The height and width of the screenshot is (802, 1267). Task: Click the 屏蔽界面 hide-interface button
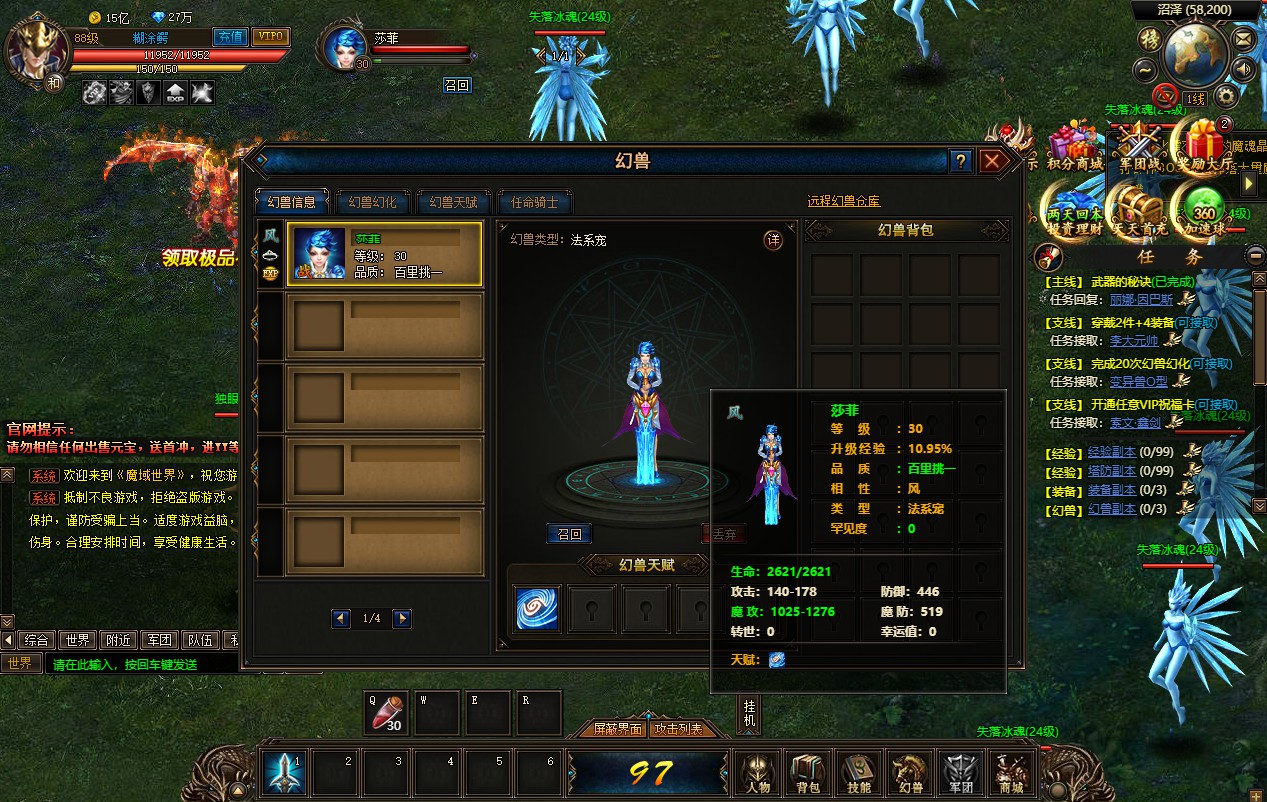tap(617, 729)
